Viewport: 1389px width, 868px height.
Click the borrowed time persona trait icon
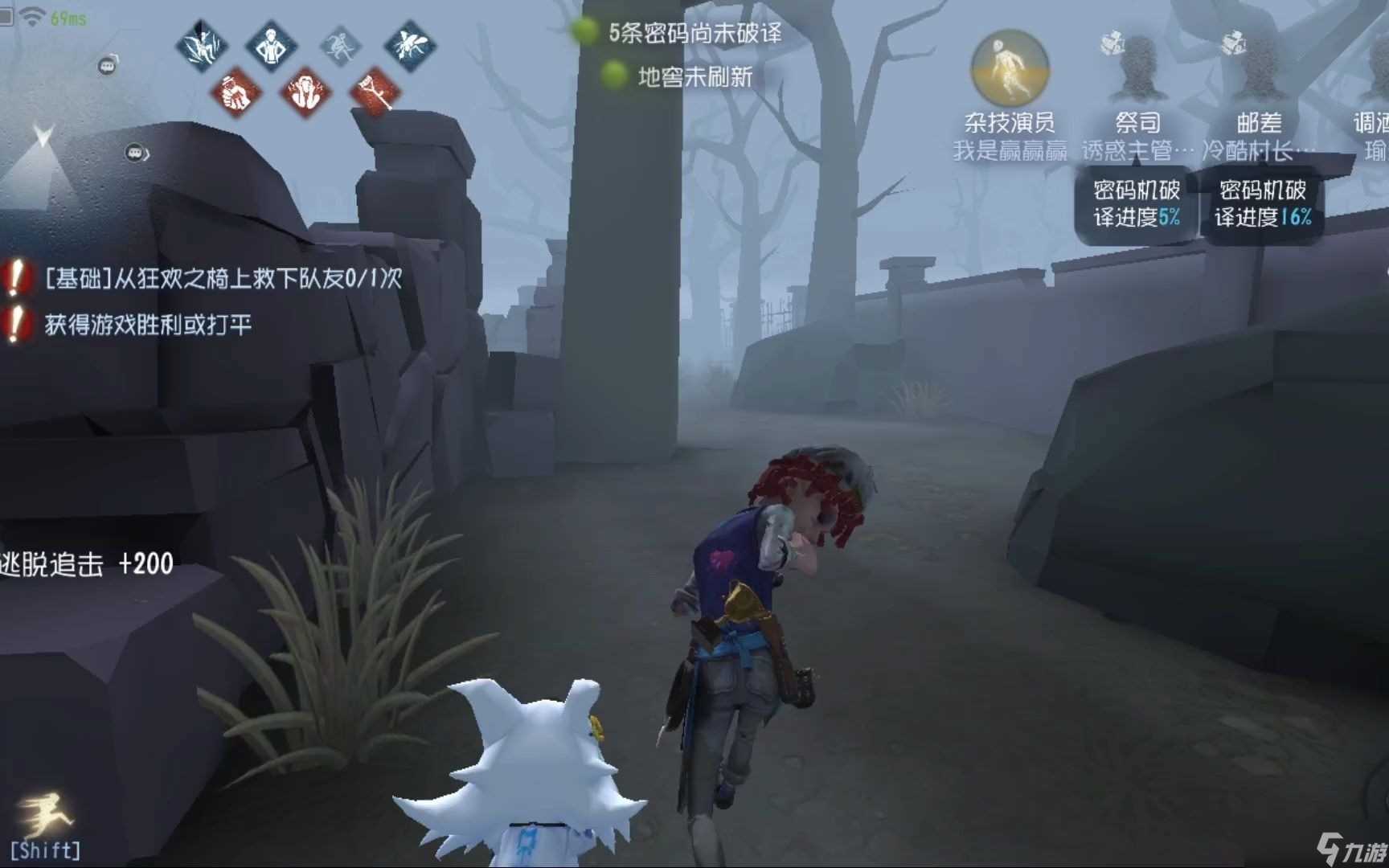pos(269,46)
